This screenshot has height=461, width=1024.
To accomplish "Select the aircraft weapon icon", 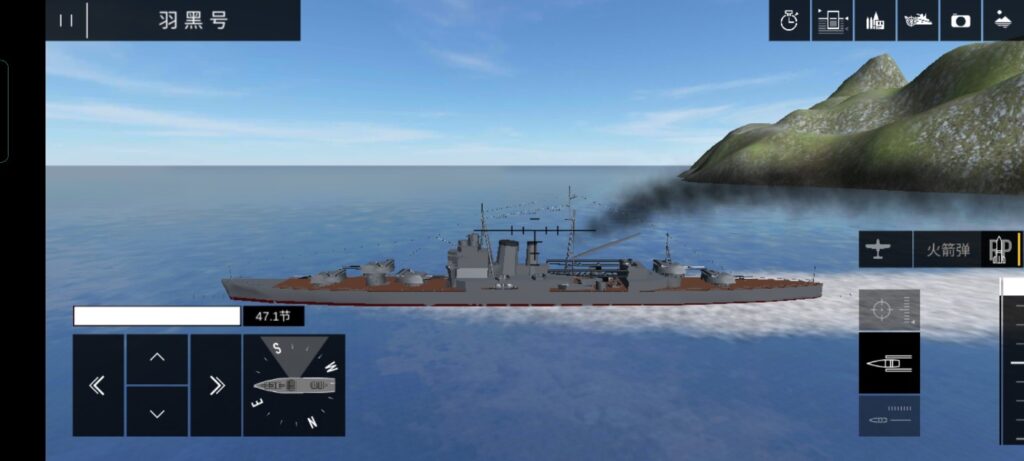I will coord(878,249).
